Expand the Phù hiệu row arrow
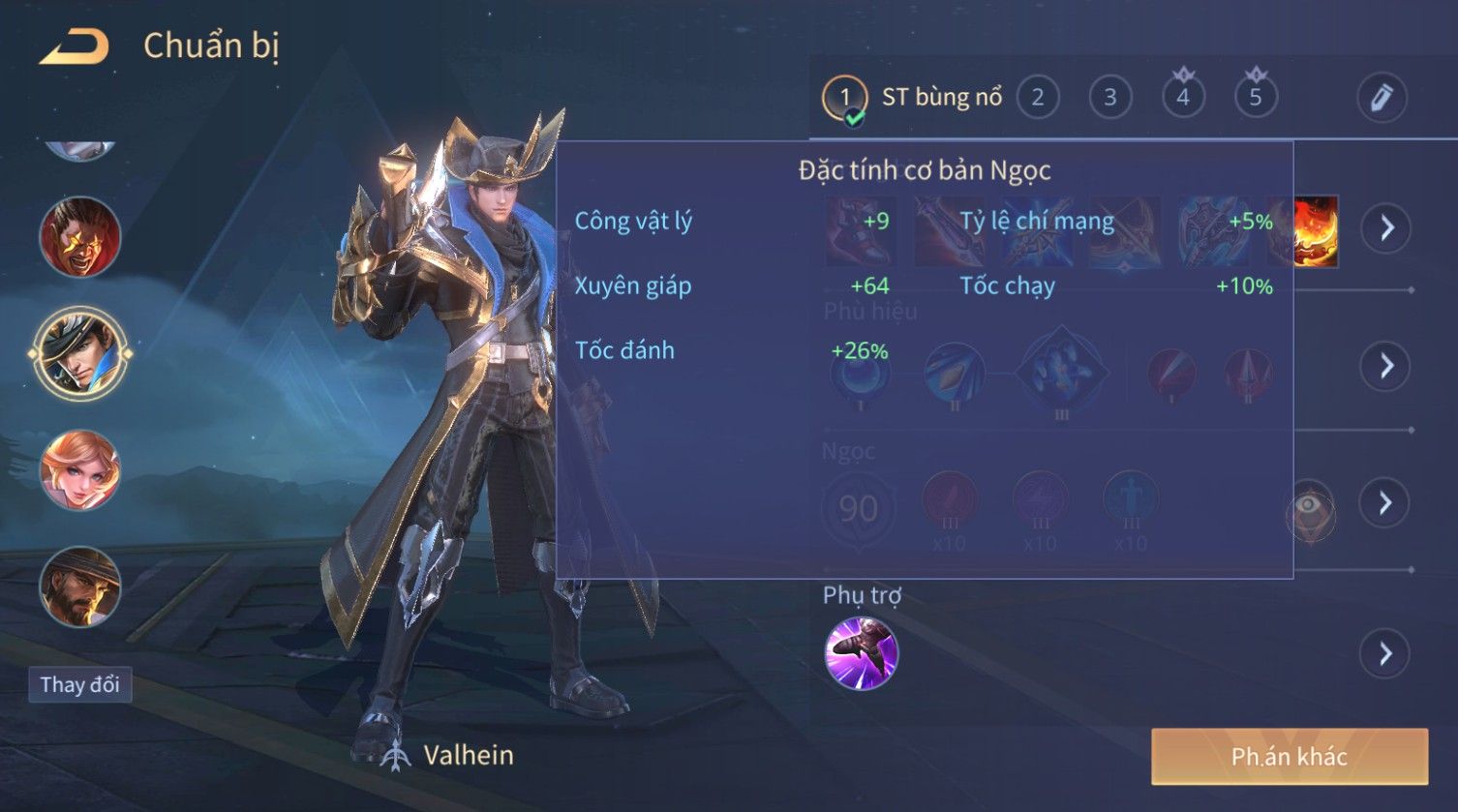 click(1384, 365)
